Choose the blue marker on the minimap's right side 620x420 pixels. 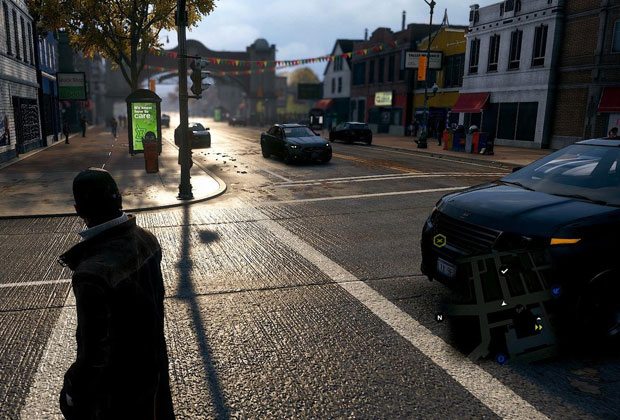[x=555, y=292]
